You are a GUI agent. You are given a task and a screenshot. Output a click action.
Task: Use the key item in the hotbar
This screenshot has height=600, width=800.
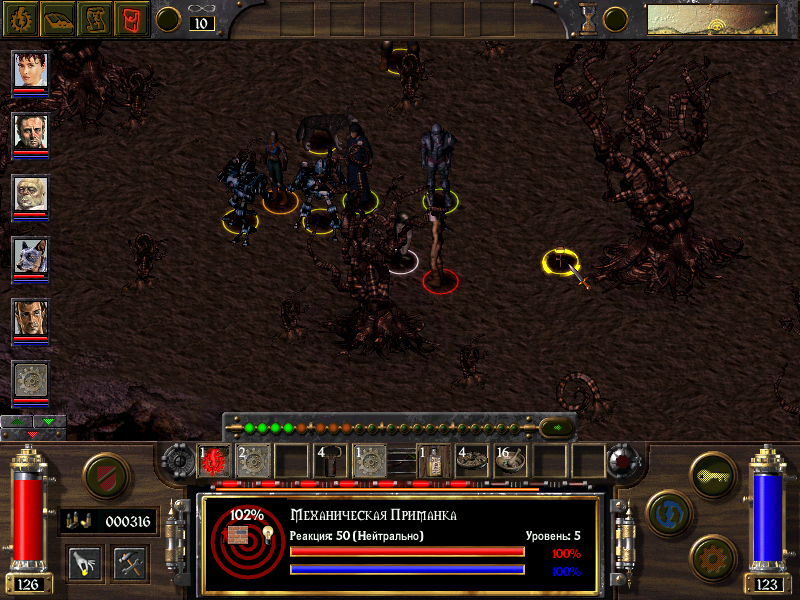pyautogui.click(x=331, y=460)
